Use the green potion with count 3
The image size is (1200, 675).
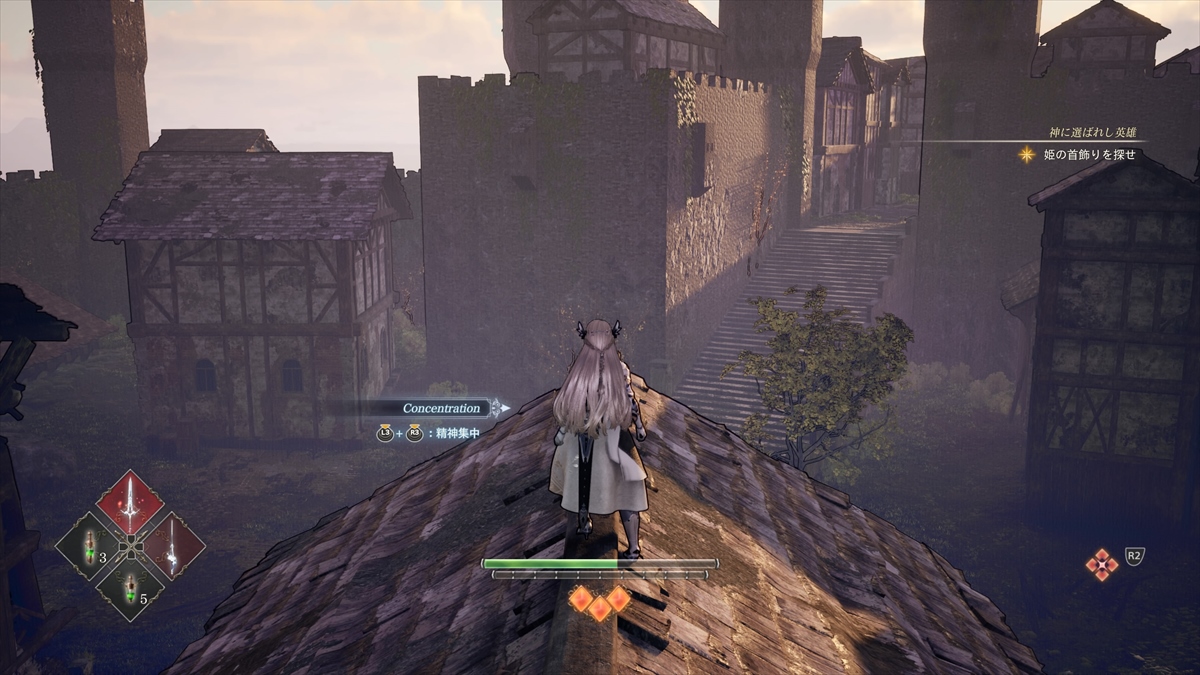[89, 546]
